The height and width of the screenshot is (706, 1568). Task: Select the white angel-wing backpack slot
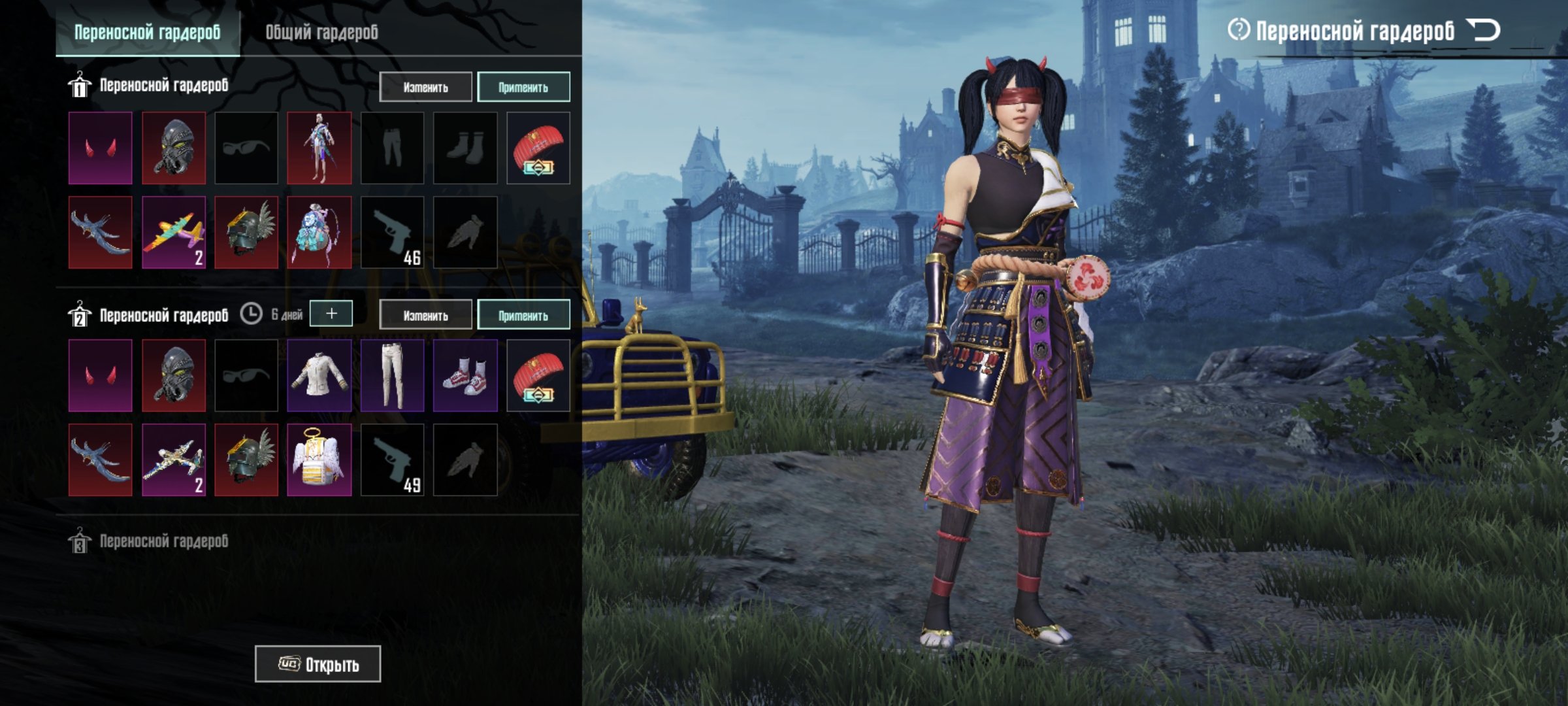click(x=319, y=460)
